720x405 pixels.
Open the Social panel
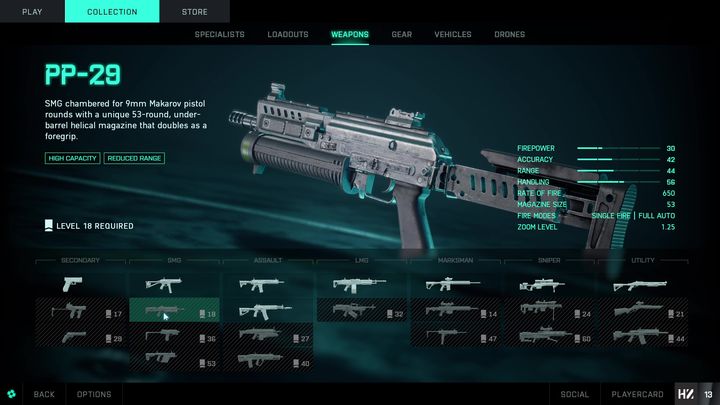pos(575,394)
